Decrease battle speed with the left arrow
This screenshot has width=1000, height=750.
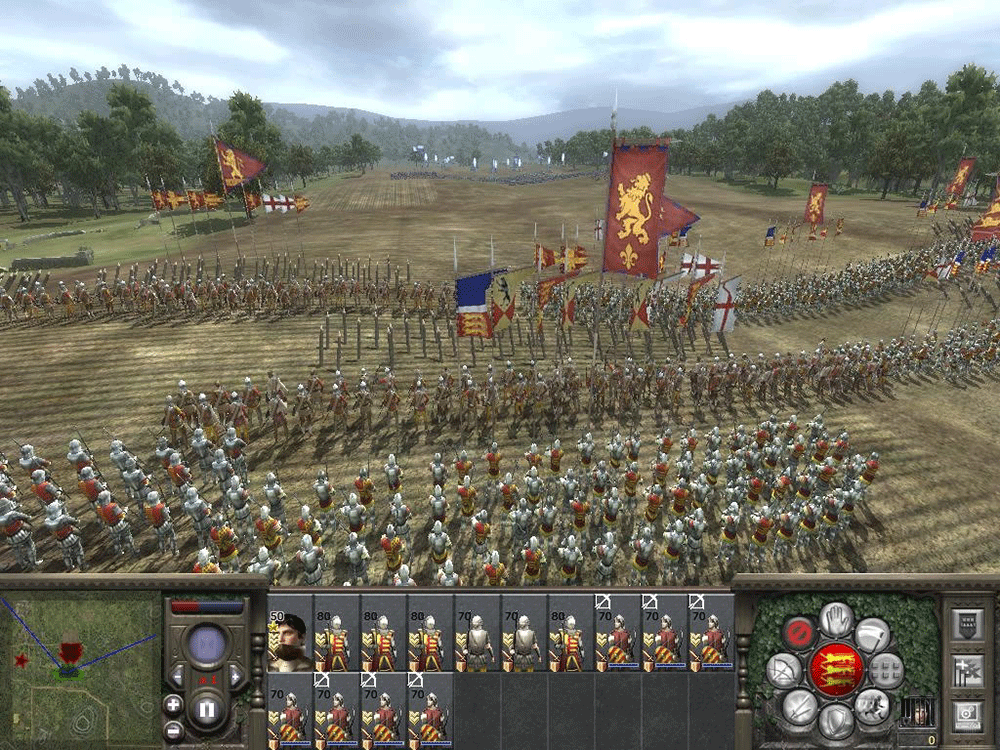pyautogui.click(x=177, y=676)
